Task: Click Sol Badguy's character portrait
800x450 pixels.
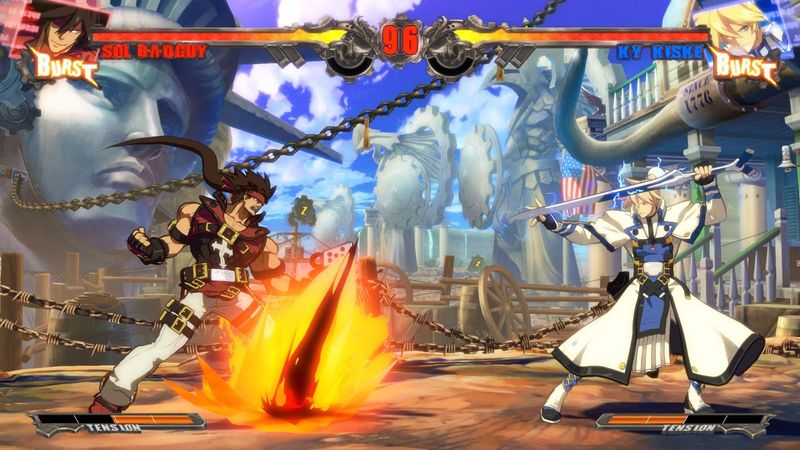Action: 60,28
